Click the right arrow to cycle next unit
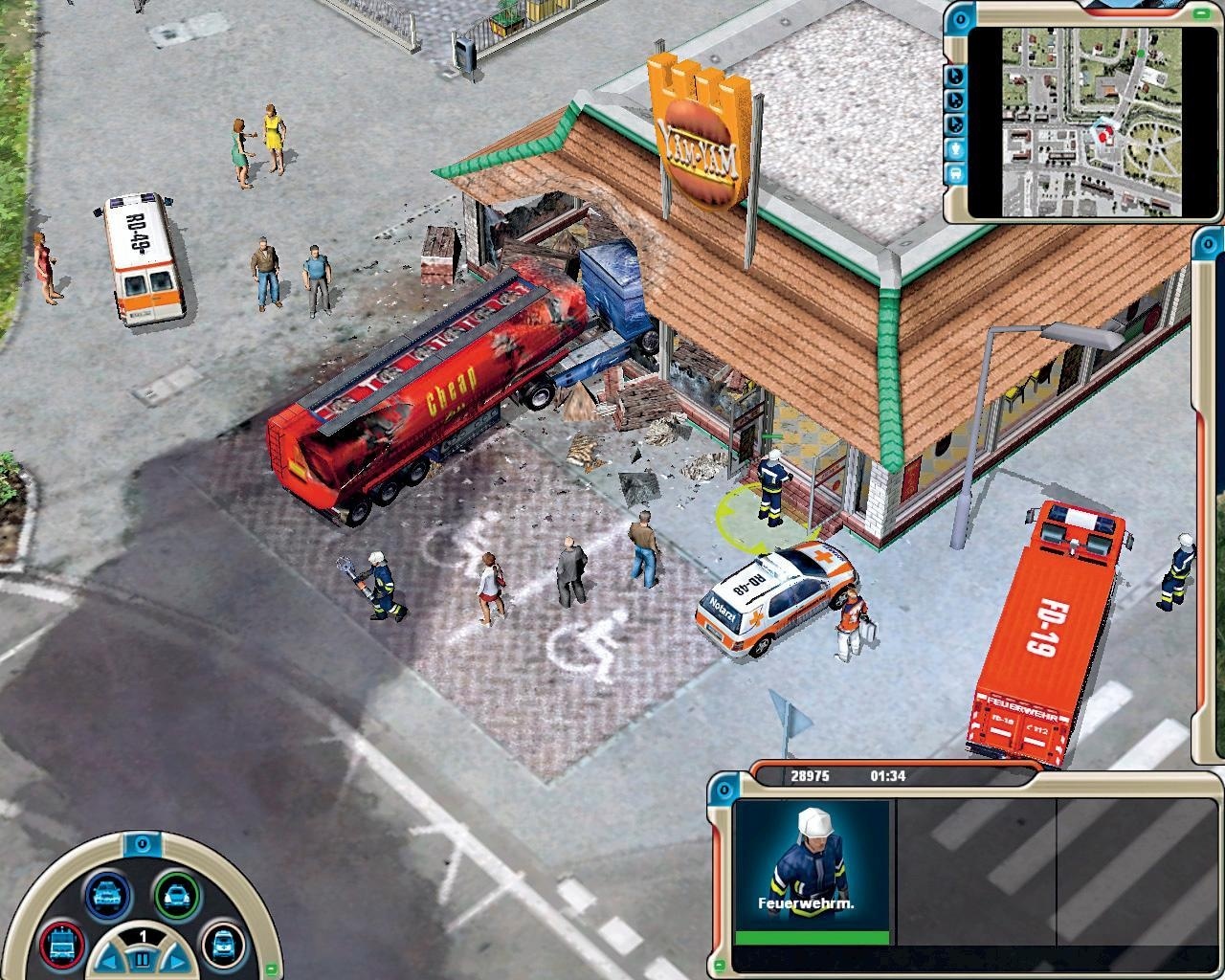This screenshot has width=1225, height=980. 176,961
